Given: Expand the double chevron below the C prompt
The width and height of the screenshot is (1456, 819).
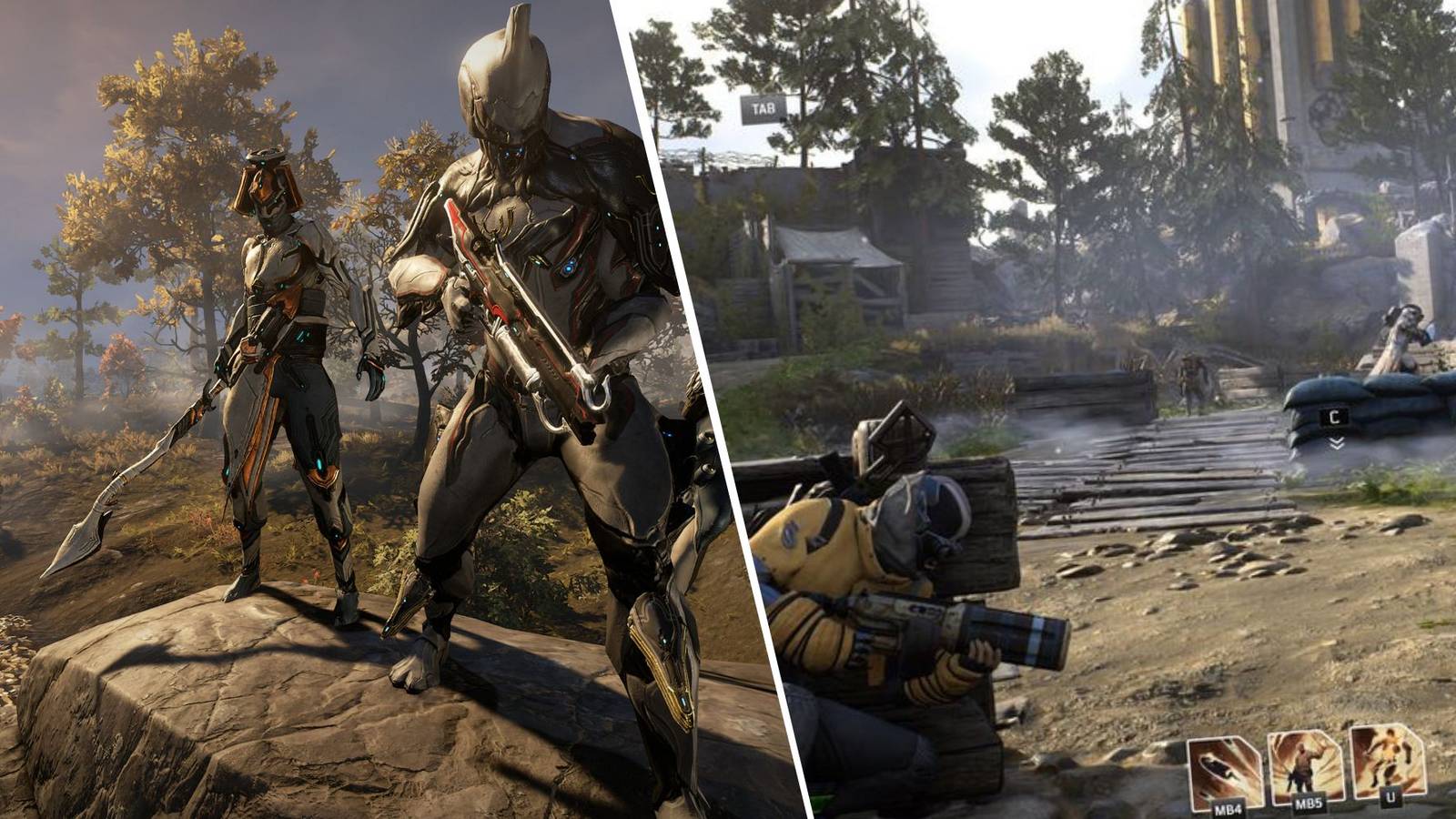Looking at the screenshot, I should [1336, 443].
